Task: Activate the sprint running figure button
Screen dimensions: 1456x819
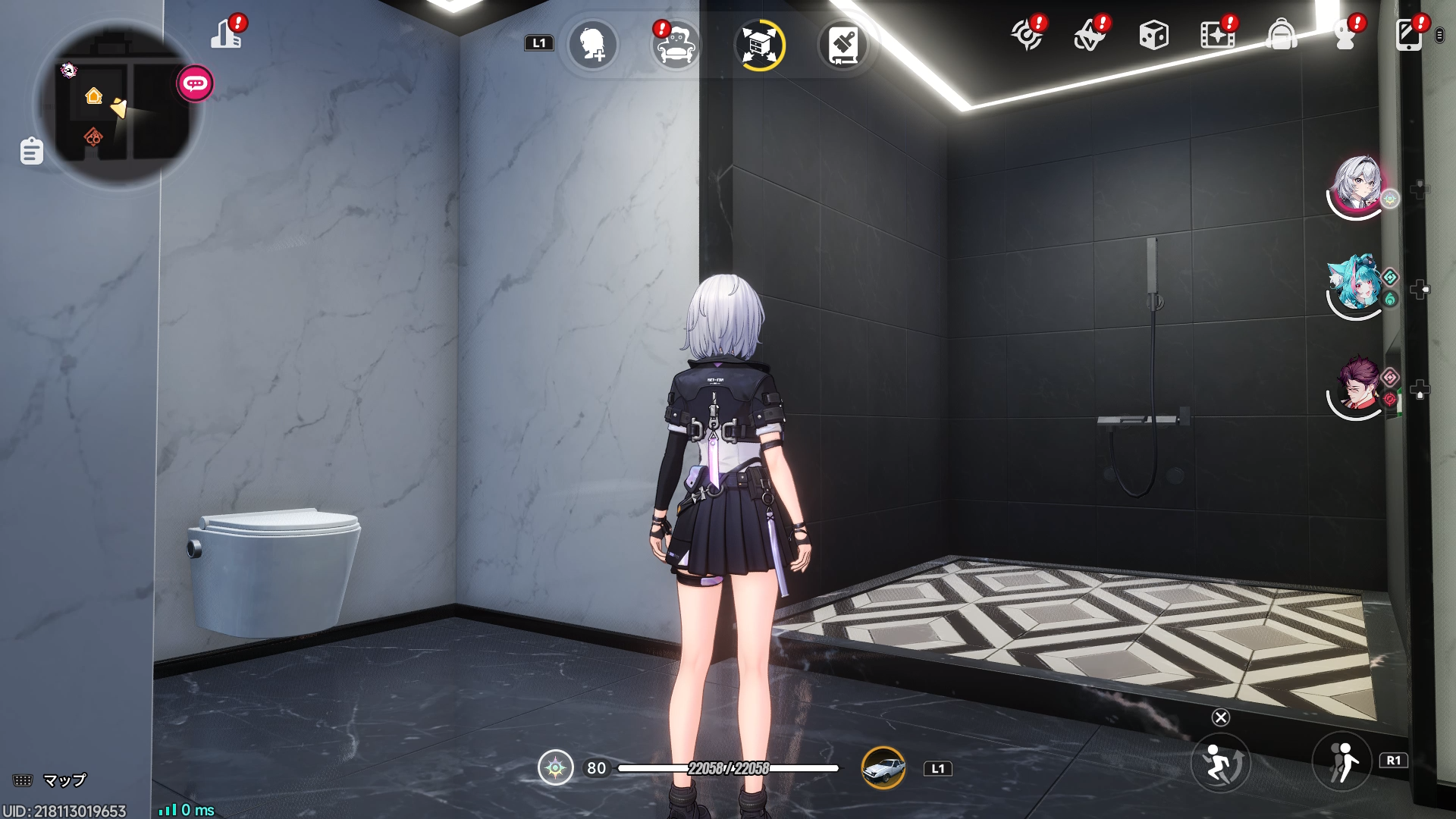Action: coord(1342,761)
